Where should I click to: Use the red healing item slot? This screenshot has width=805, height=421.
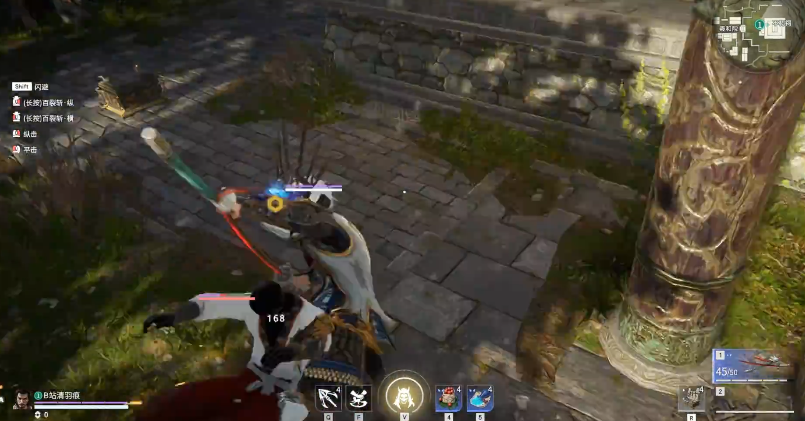449,397
